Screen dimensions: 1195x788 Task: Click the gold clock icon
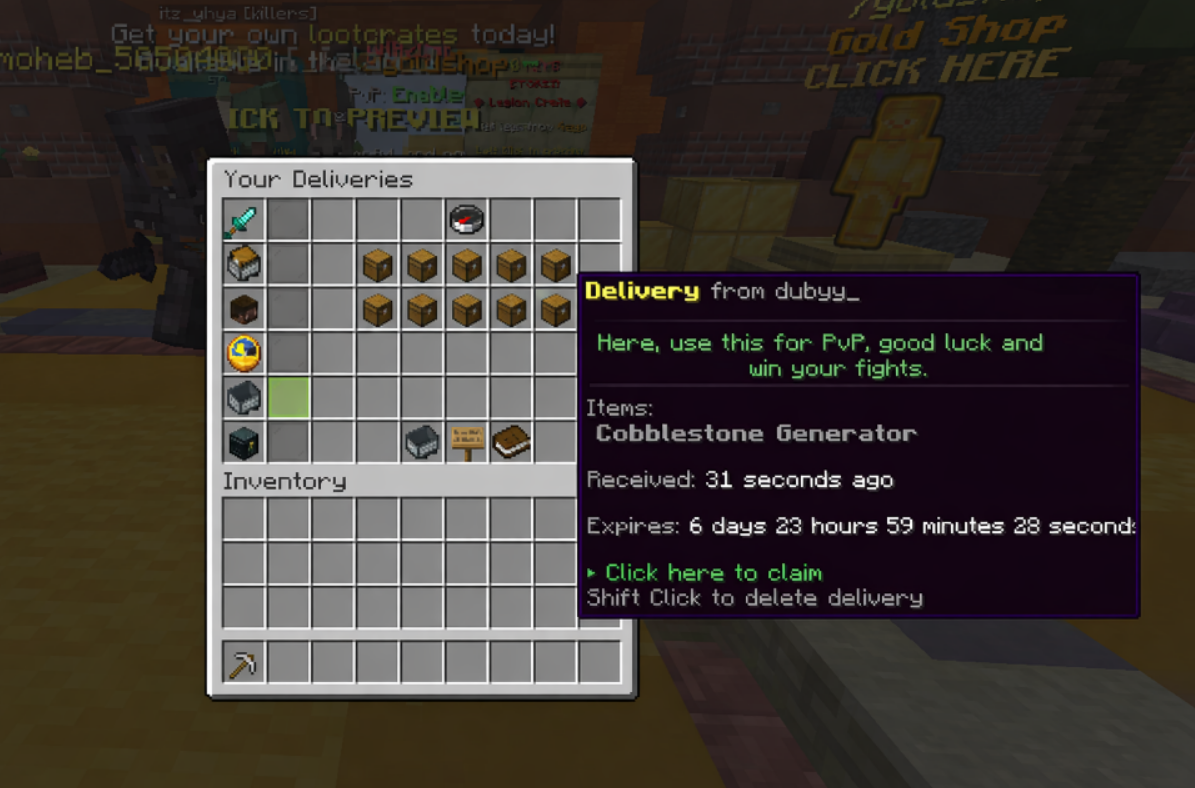click(243, 353)
